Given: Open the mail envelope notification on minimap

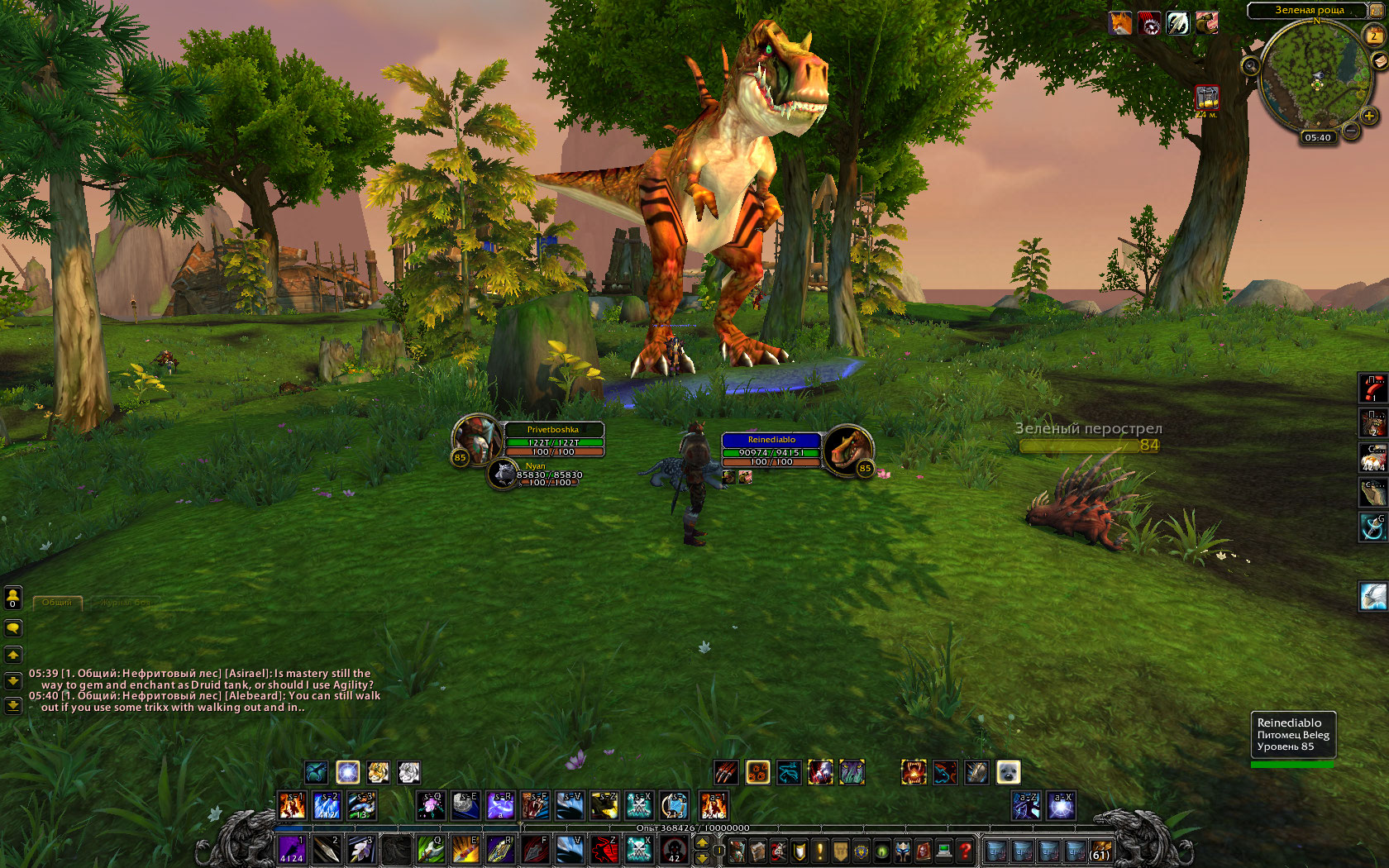Looking at the screenshot, I should coord(1380,61).
